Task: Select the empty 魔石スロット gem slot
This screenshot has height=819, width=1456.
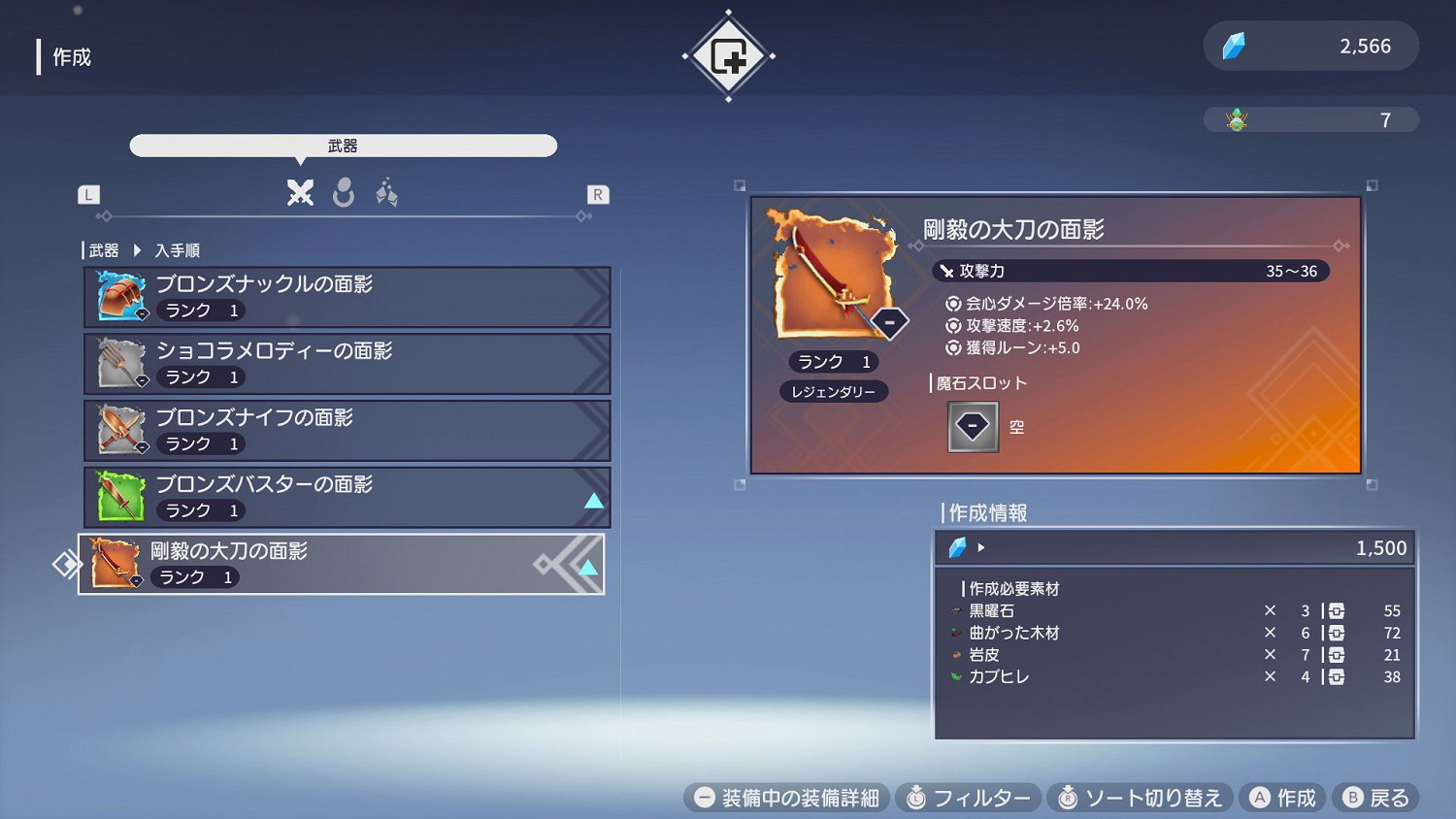Action: click(972, 425)
